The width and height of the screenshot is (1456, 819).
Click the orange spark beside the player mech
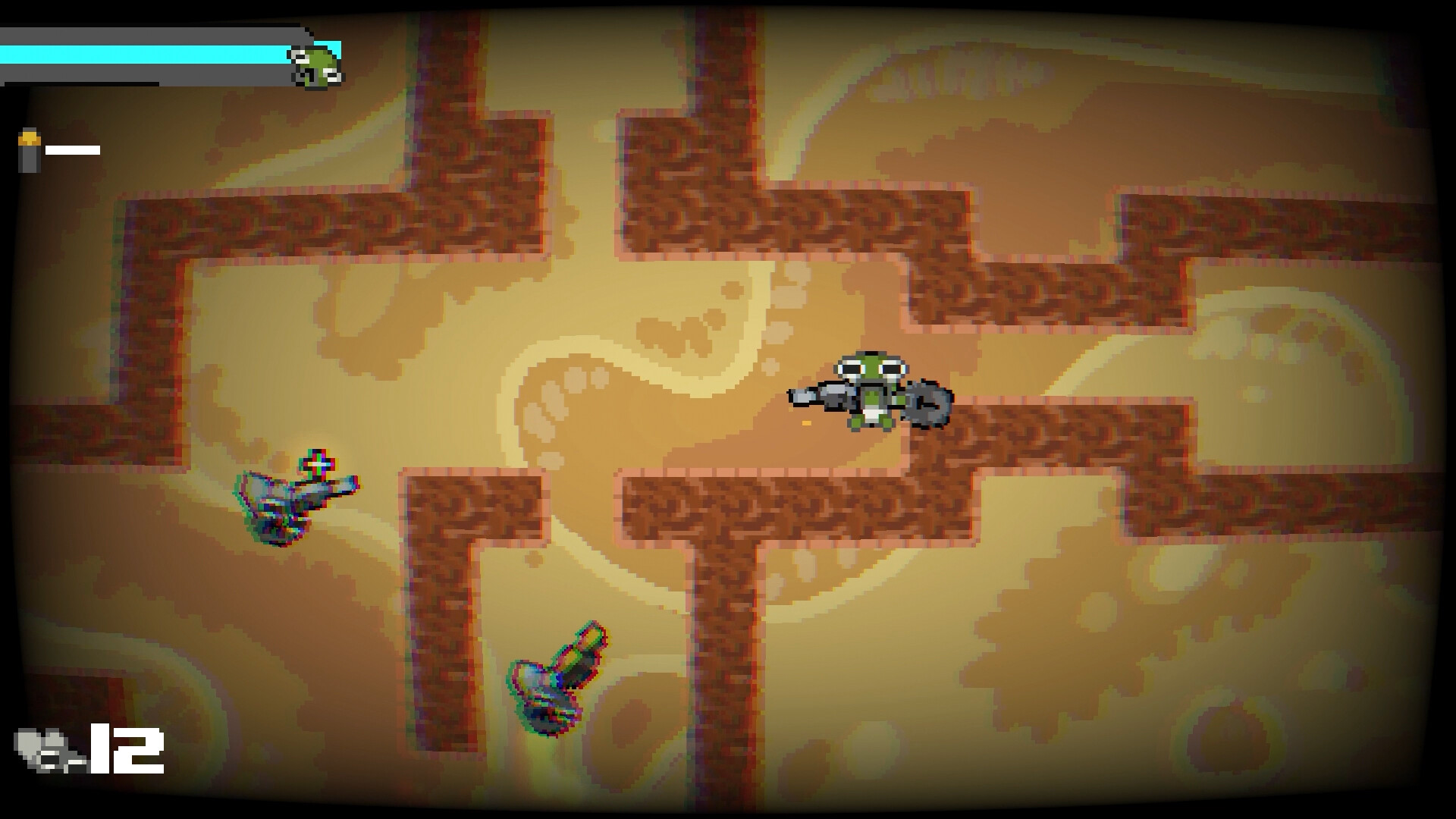[807, 423]
